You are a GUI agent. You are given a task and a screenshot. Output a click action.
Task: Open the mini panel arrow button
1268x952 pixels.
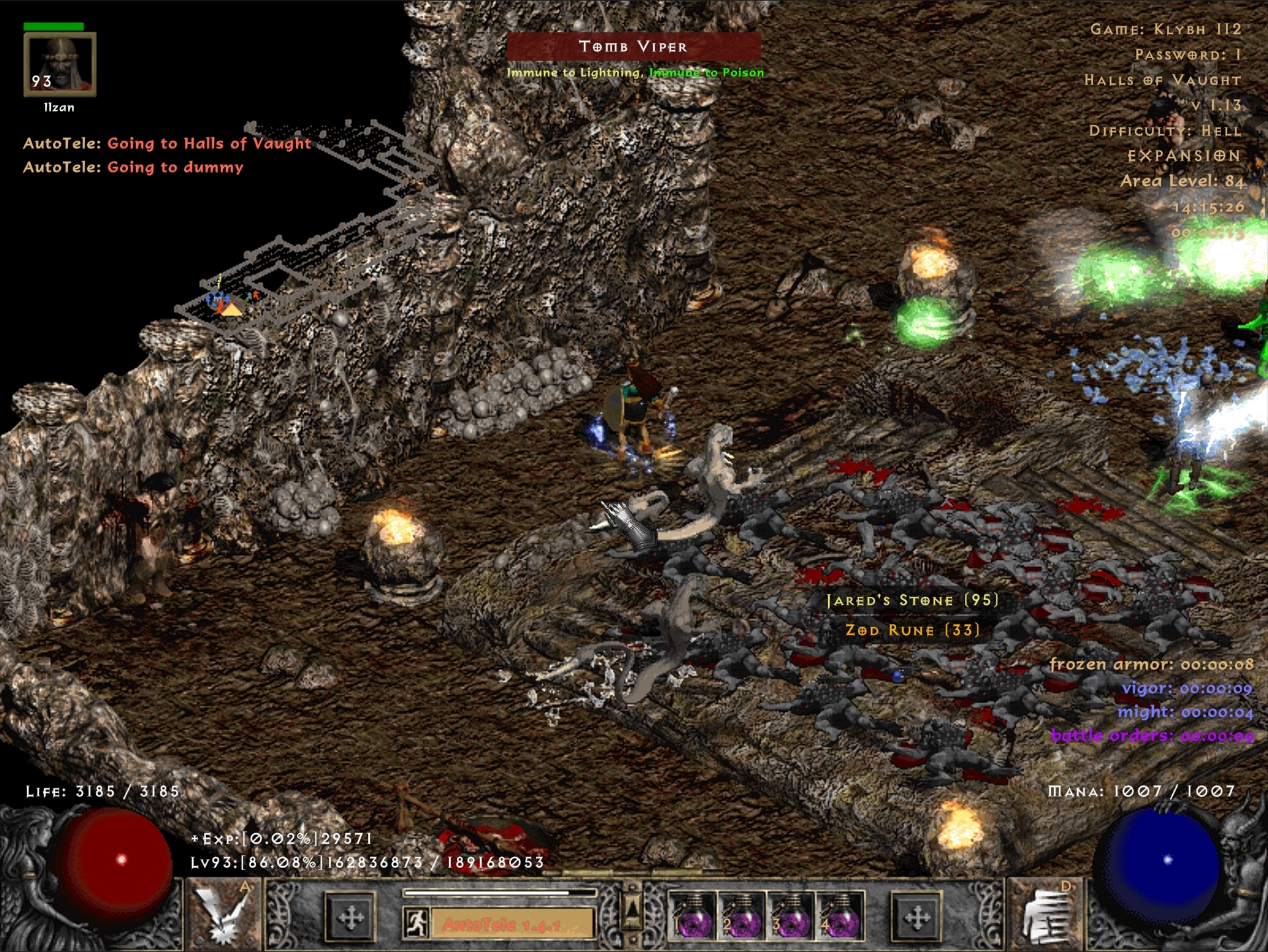coord(632,914)
